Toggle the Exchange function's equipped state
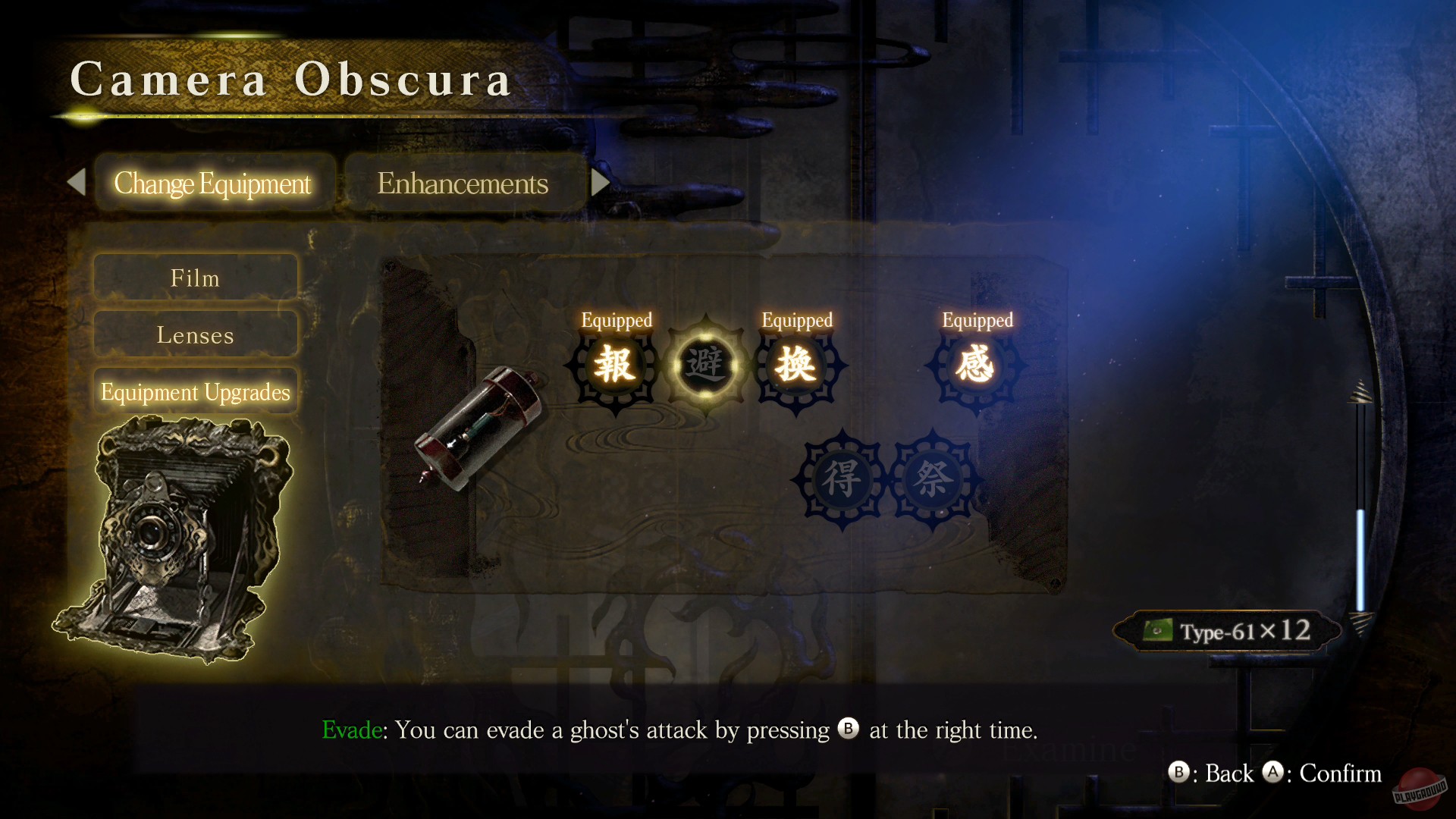This screenshot has height=819, width=1456. tap(795, 366)
